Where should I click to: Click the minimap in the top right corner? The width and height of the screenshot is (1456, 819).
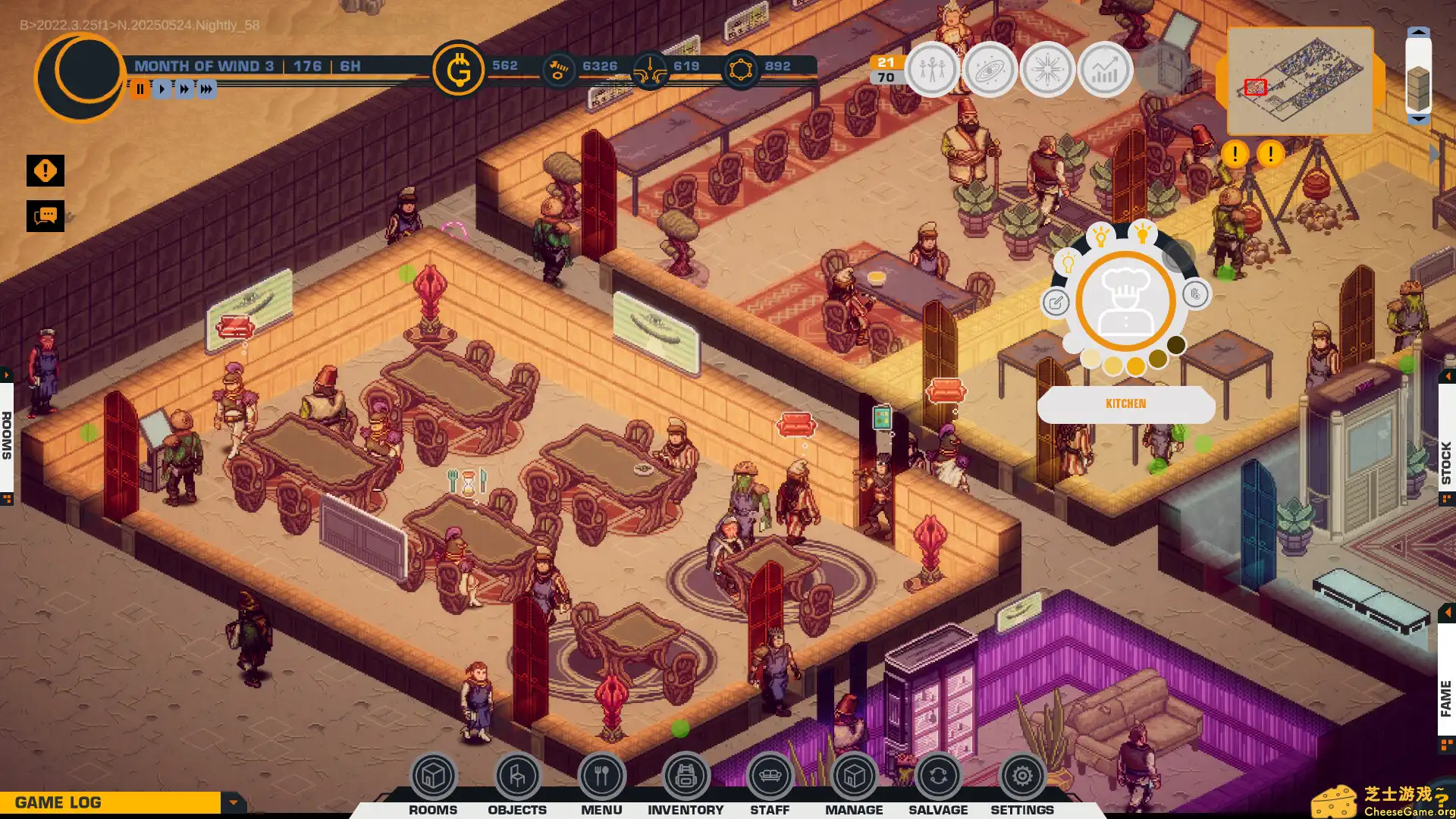tap(1300, 80)
